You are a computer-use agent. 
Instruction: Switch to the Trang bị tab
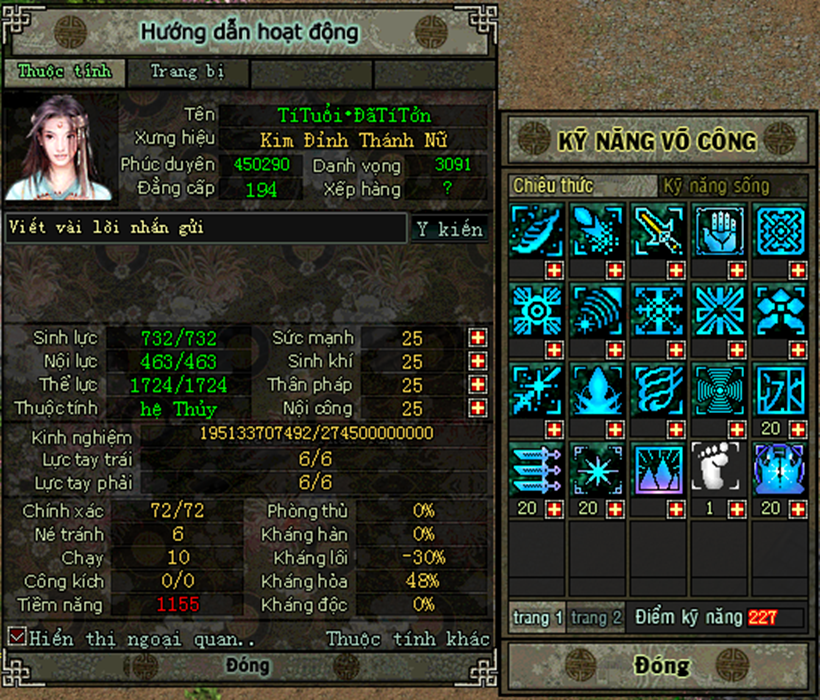187,72
